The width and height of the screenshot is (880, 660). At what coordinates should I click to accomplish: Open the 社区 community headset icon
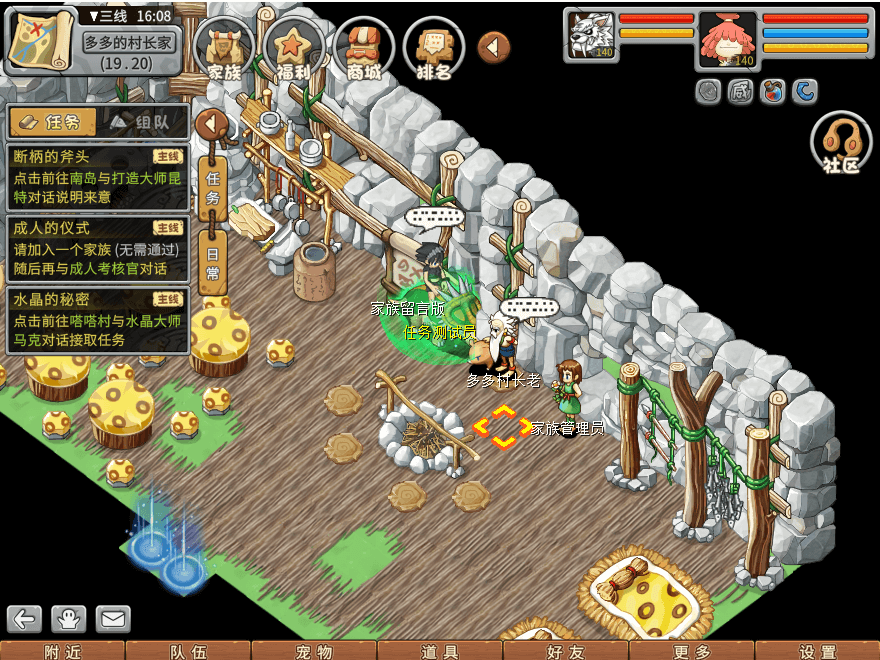coord(841,142)
